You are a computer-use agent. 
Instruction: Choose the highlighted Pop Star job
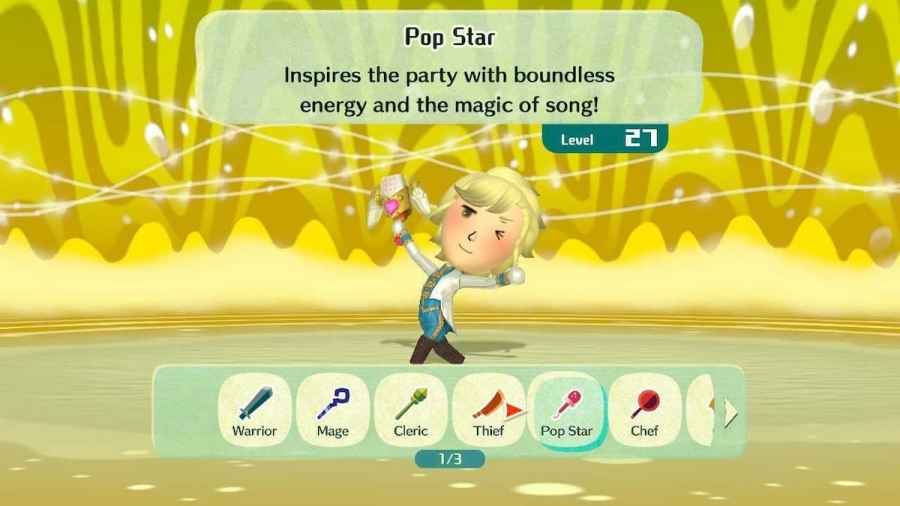566,410
